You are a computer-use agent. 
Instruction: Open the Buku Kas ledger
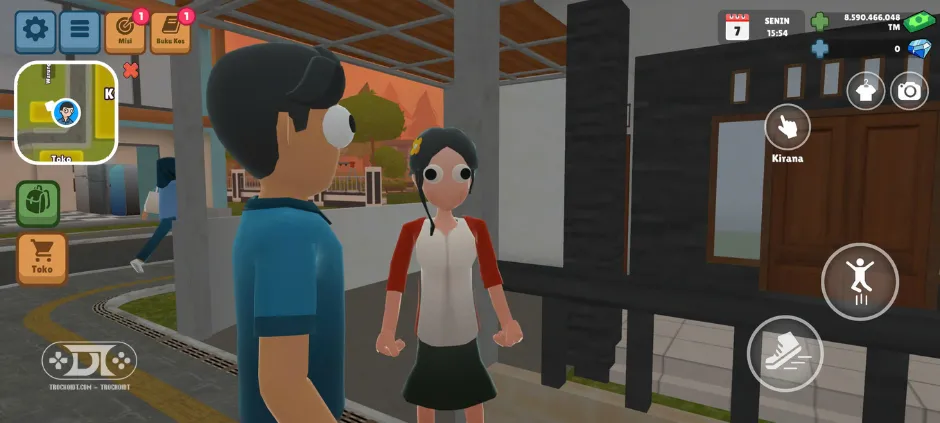[170, 32]
